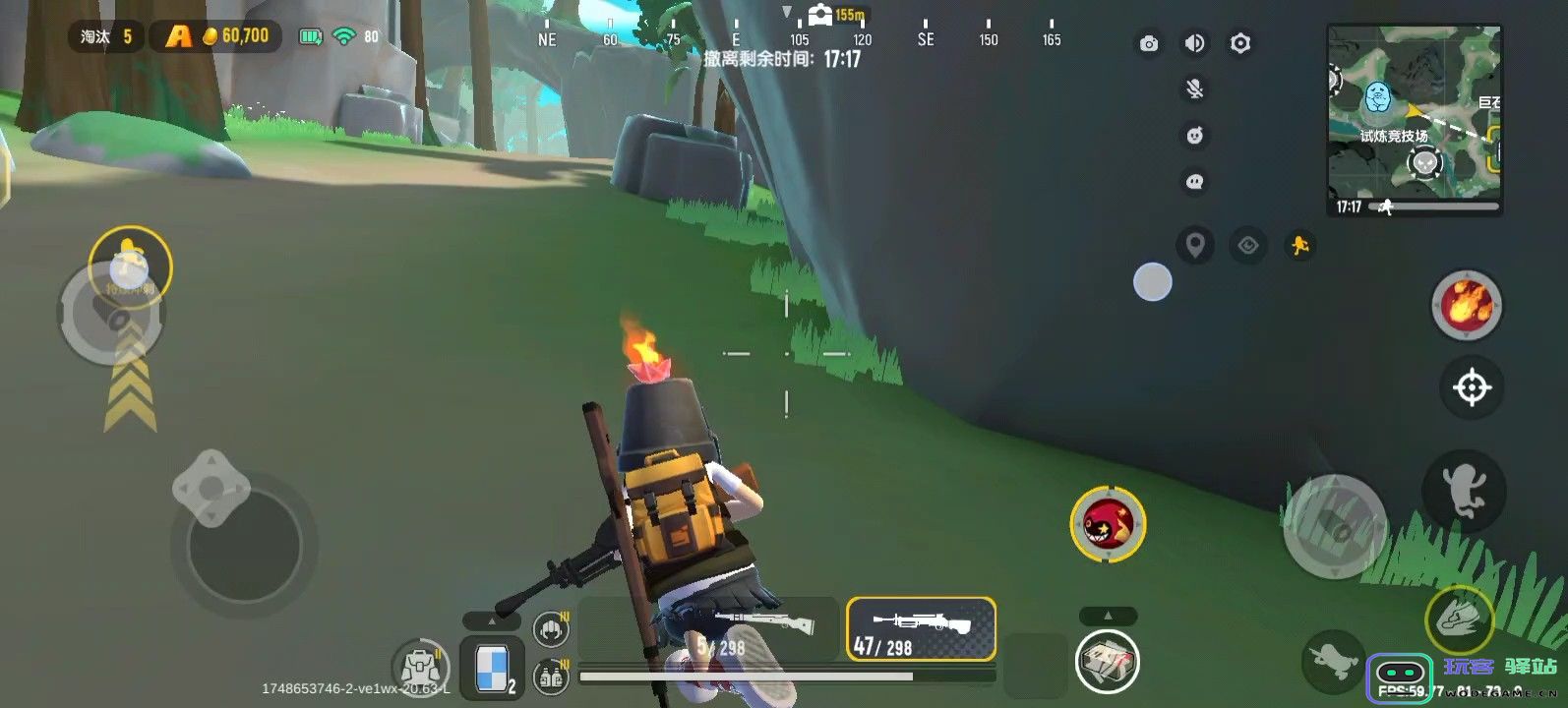Tap the yellow running figure icon
The image size is (1568, 708).
tap(1299, 245)
